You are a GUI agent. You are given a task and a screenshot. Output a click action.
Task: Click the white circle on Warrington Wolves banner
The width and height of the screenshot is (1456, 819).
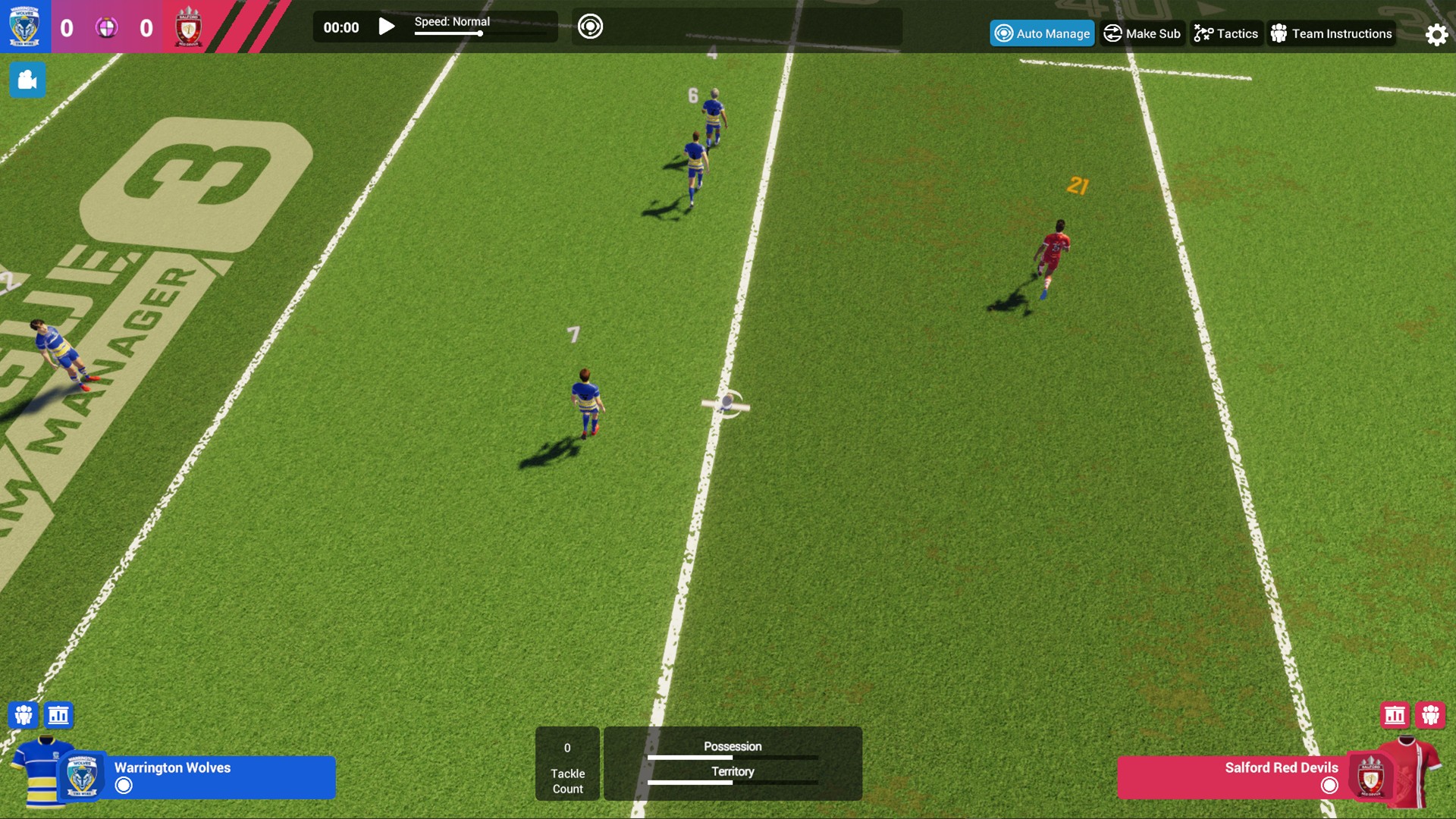pyautogui.click(x=123, y=786)
